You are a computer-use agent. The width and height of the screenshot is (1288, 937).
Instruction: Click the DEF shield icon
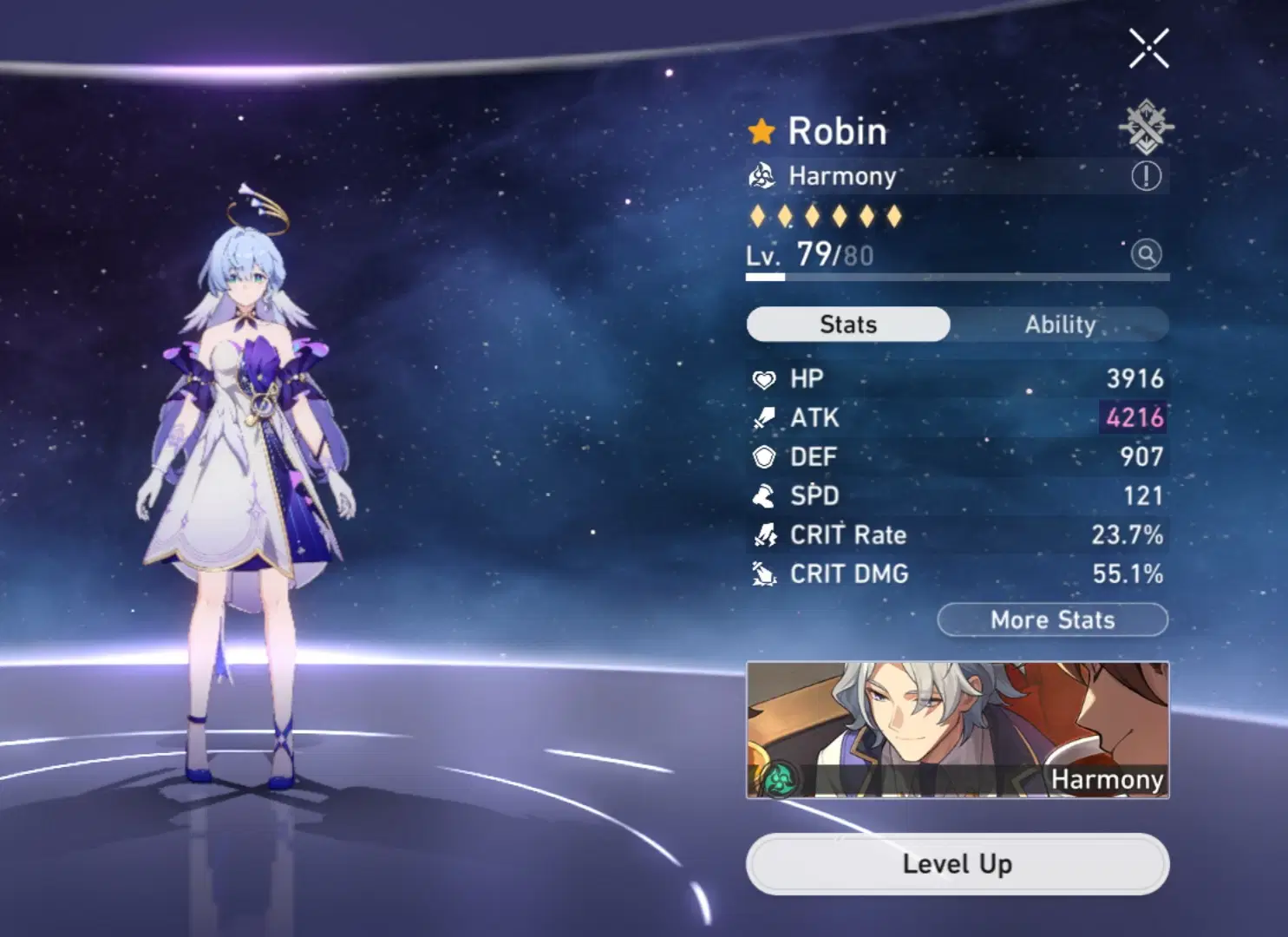(x=762, y=456)
